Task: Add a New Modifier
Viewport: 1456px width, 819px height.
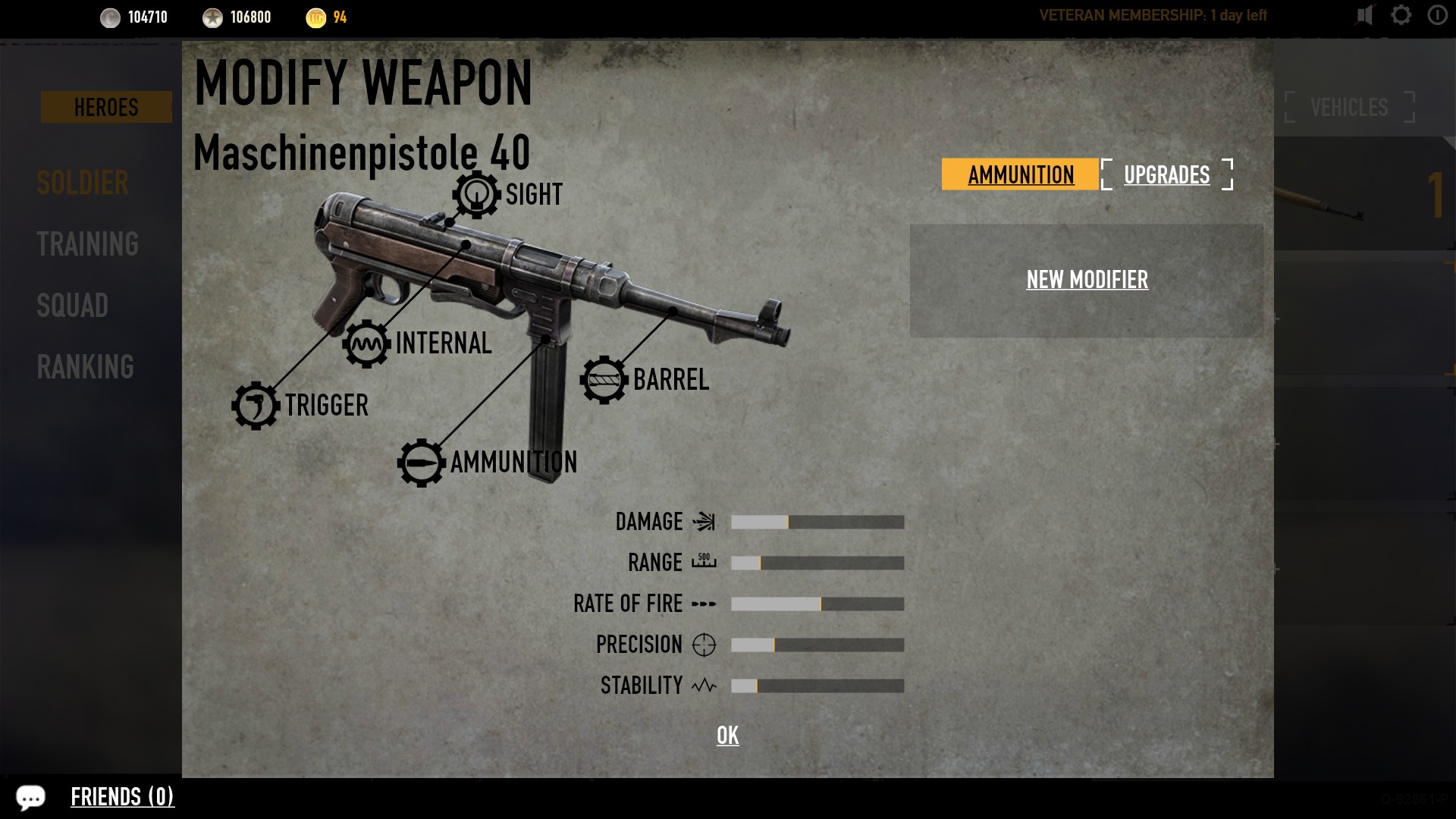Action: coord(1087,280)
